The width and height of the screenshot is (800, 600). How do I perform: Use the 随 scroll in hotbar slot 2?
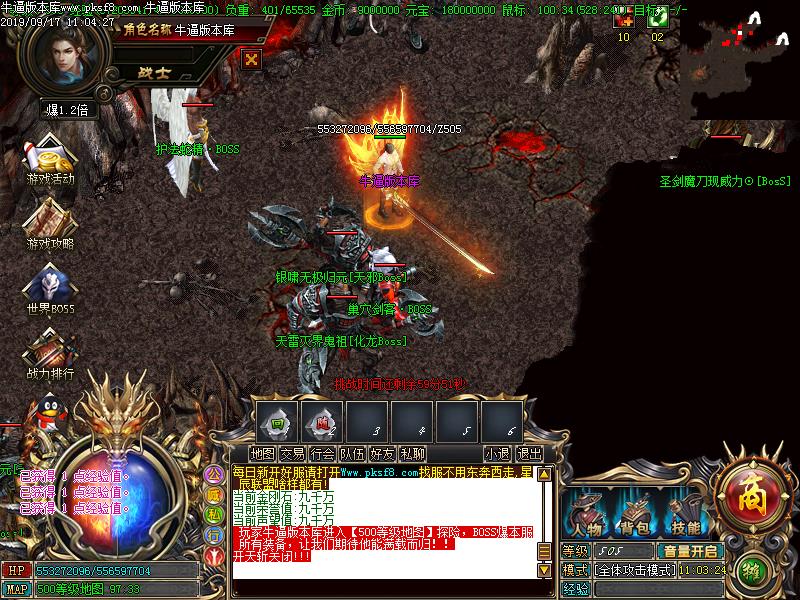click(x=324, y=422)
